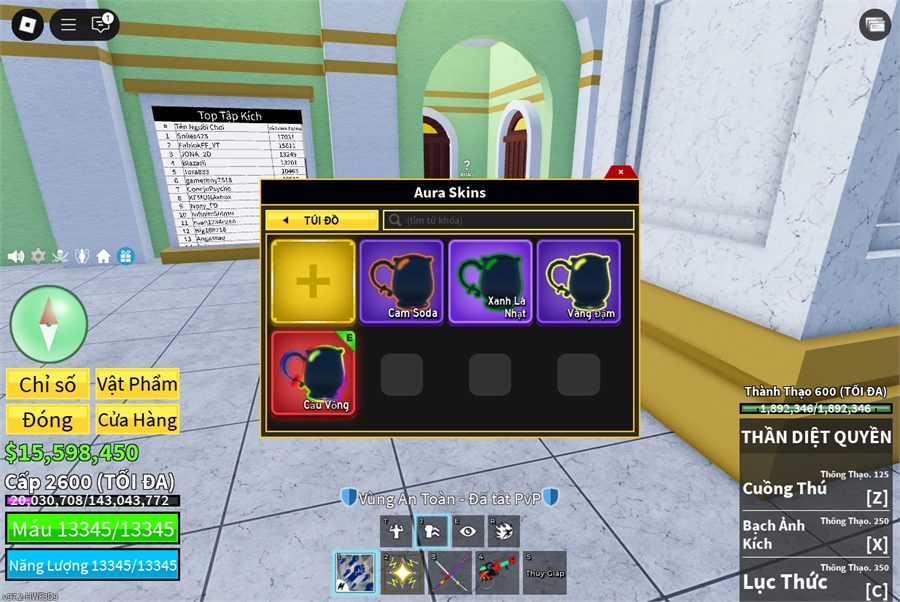This screenshot has width=900, height=602.
Task: Click the home icon
Action: (103, 256)
